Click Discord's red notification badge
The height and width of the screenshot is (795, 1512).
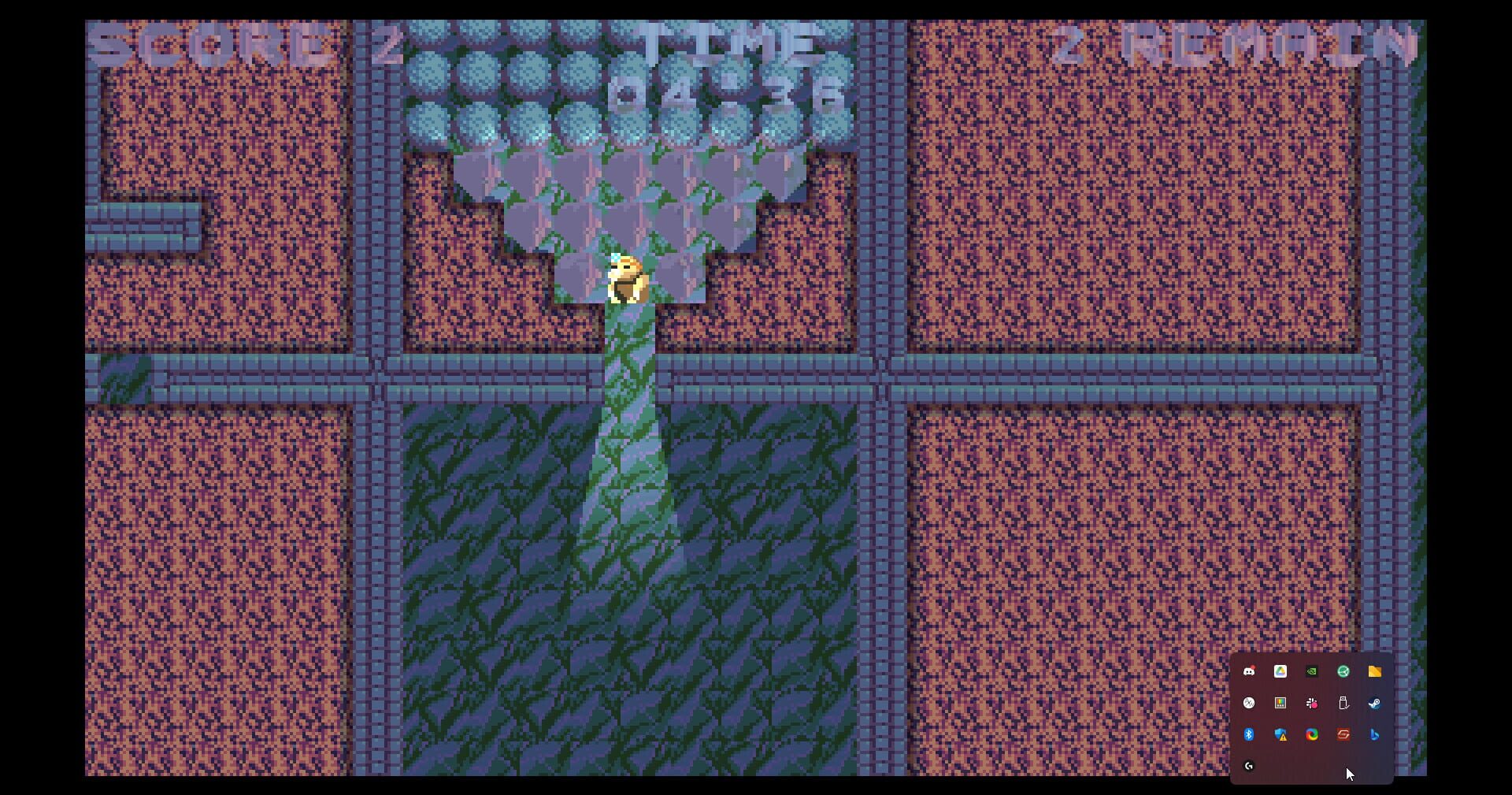[1253, 666]
